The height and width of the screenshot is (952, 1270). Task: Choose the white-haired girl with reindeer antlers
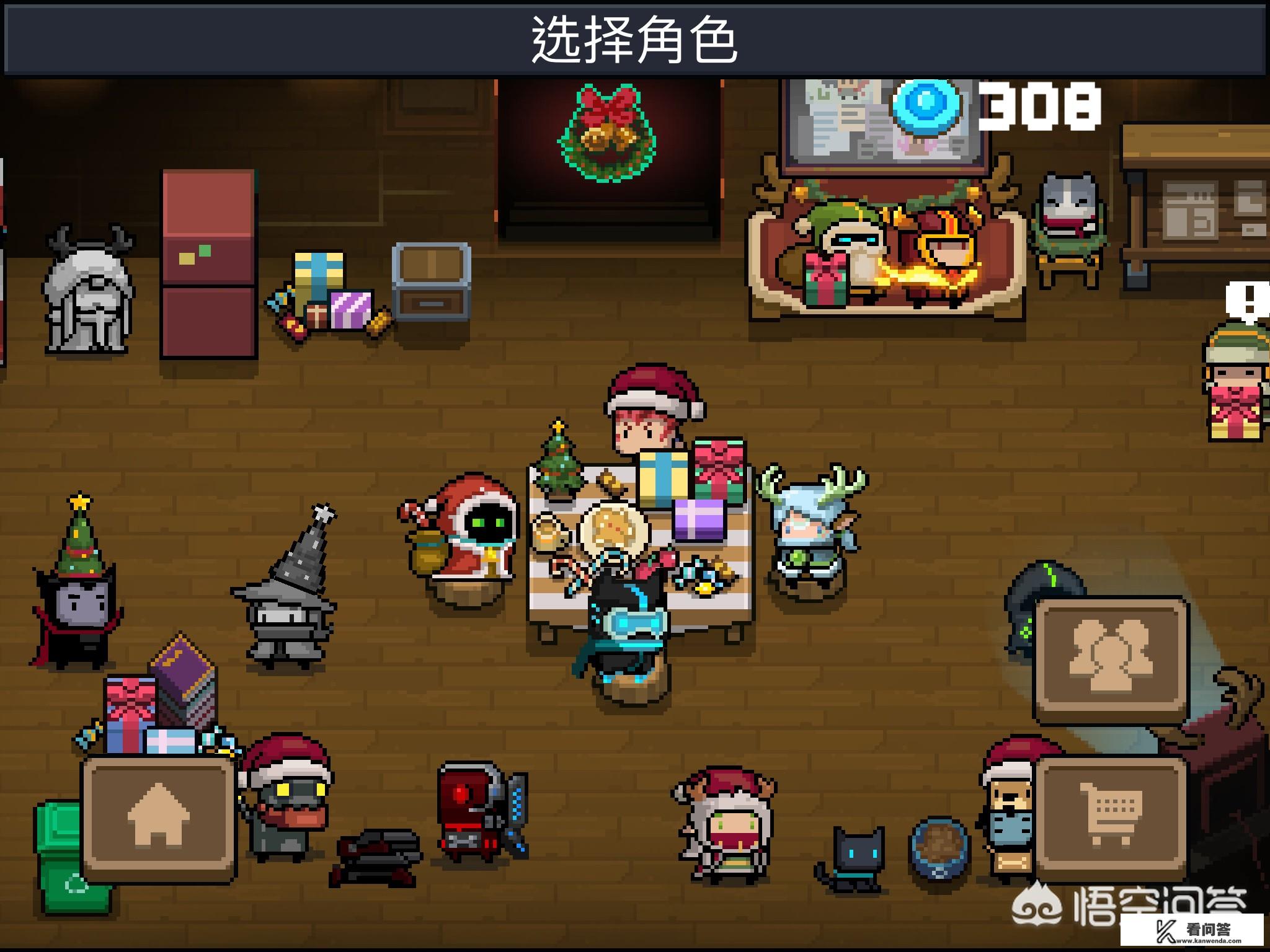[726, 824]
